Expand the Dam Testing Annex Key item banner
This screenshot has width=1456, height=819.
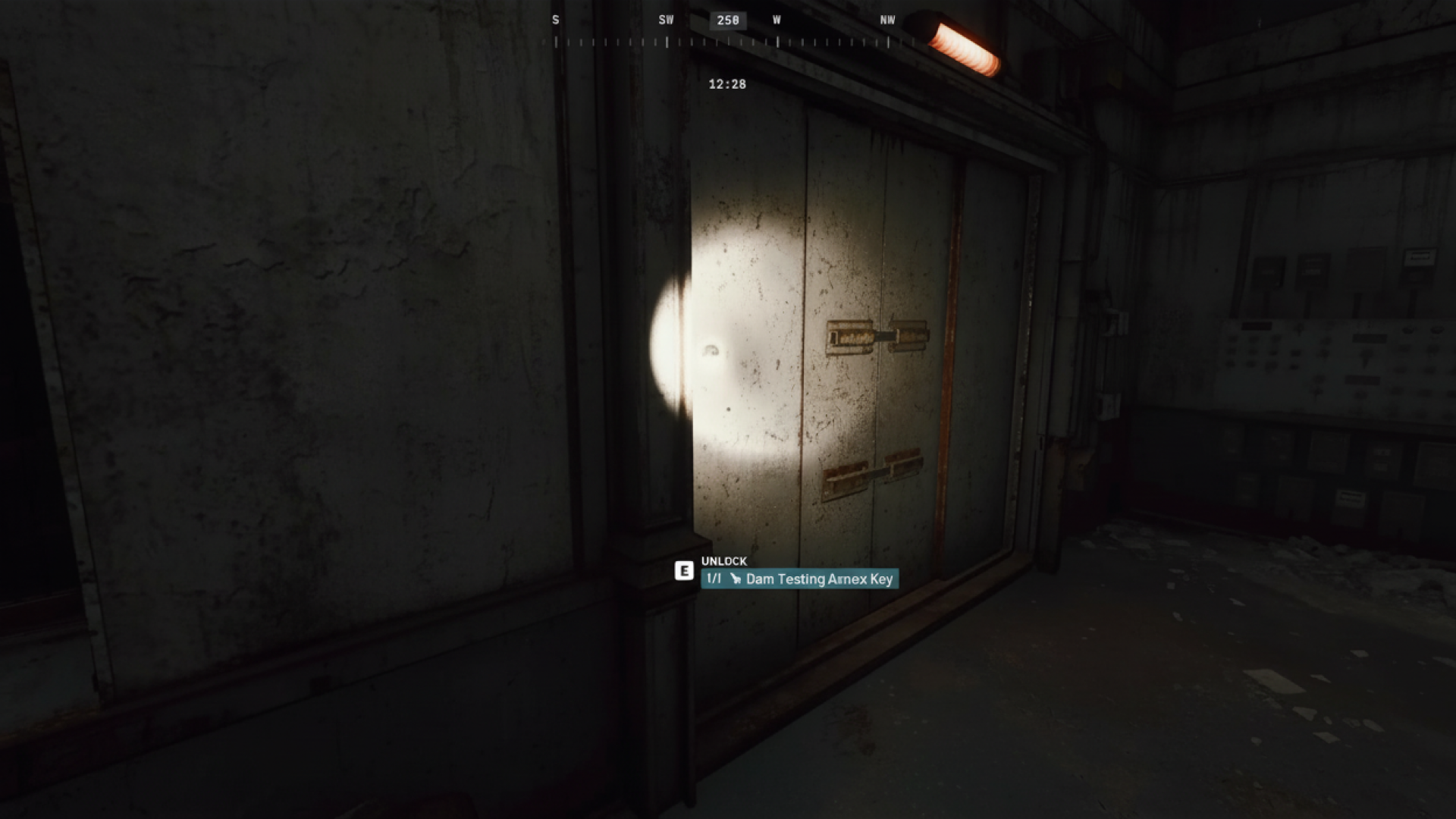(x=800, y=579)
